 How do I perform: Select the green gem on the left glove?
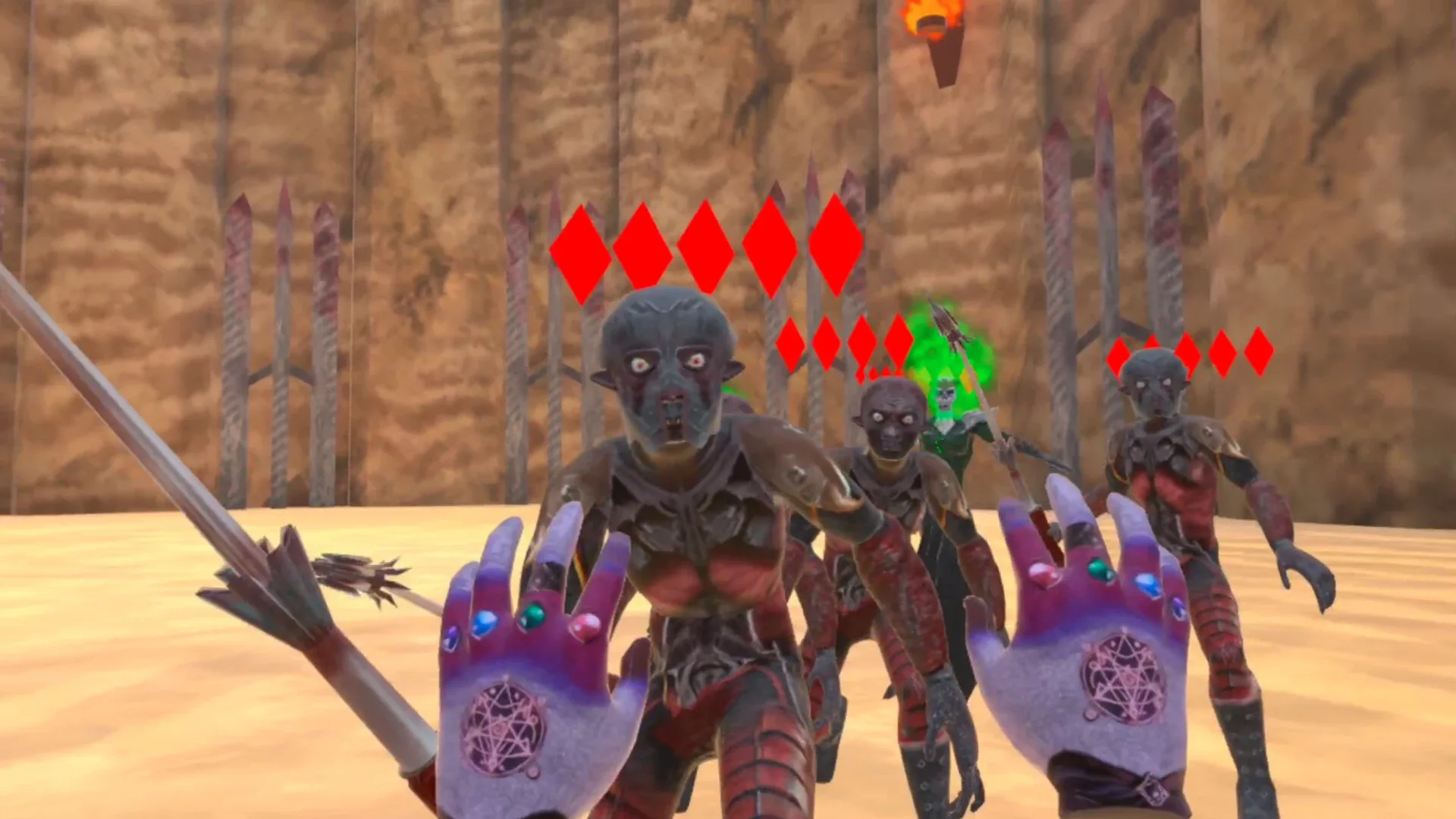pyautogui.click(x=534, y=614)
